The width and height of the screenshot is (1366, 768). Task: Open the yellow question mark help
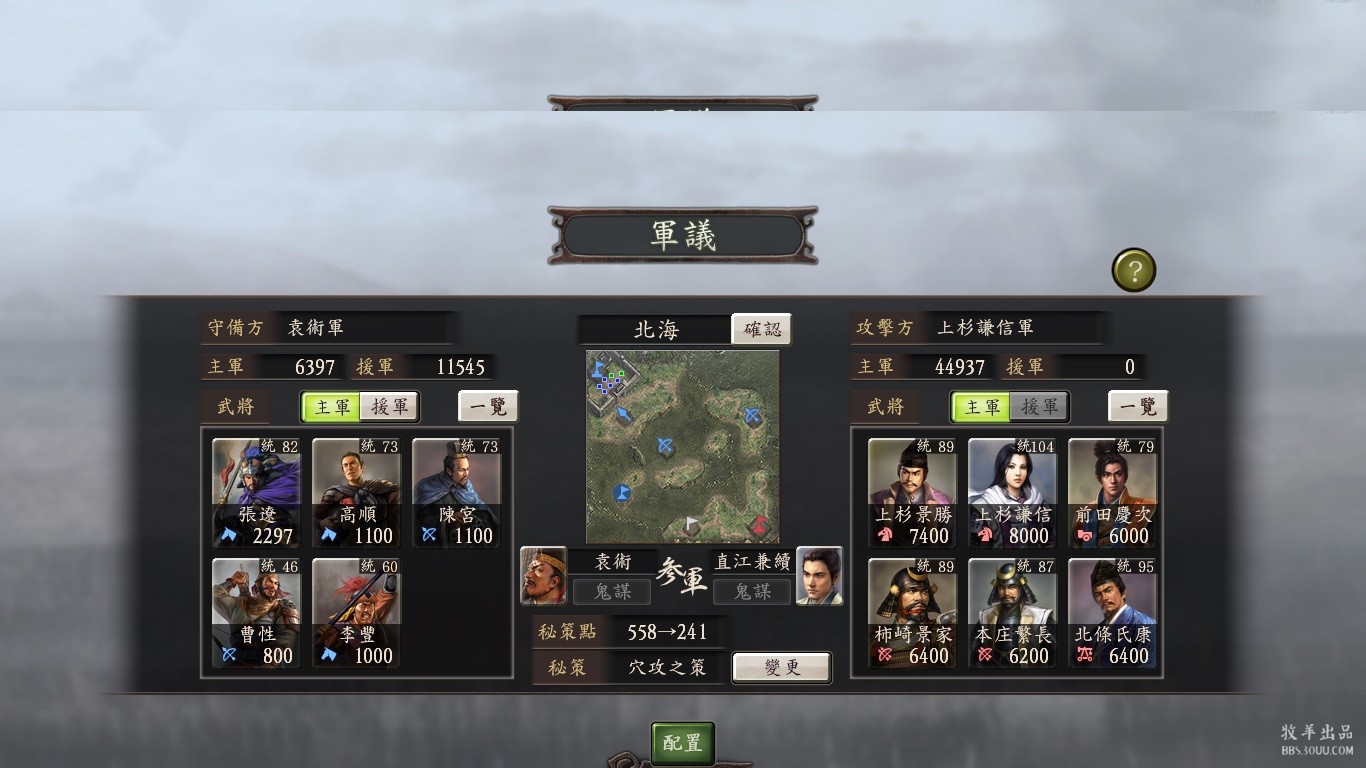[1133, 270]
